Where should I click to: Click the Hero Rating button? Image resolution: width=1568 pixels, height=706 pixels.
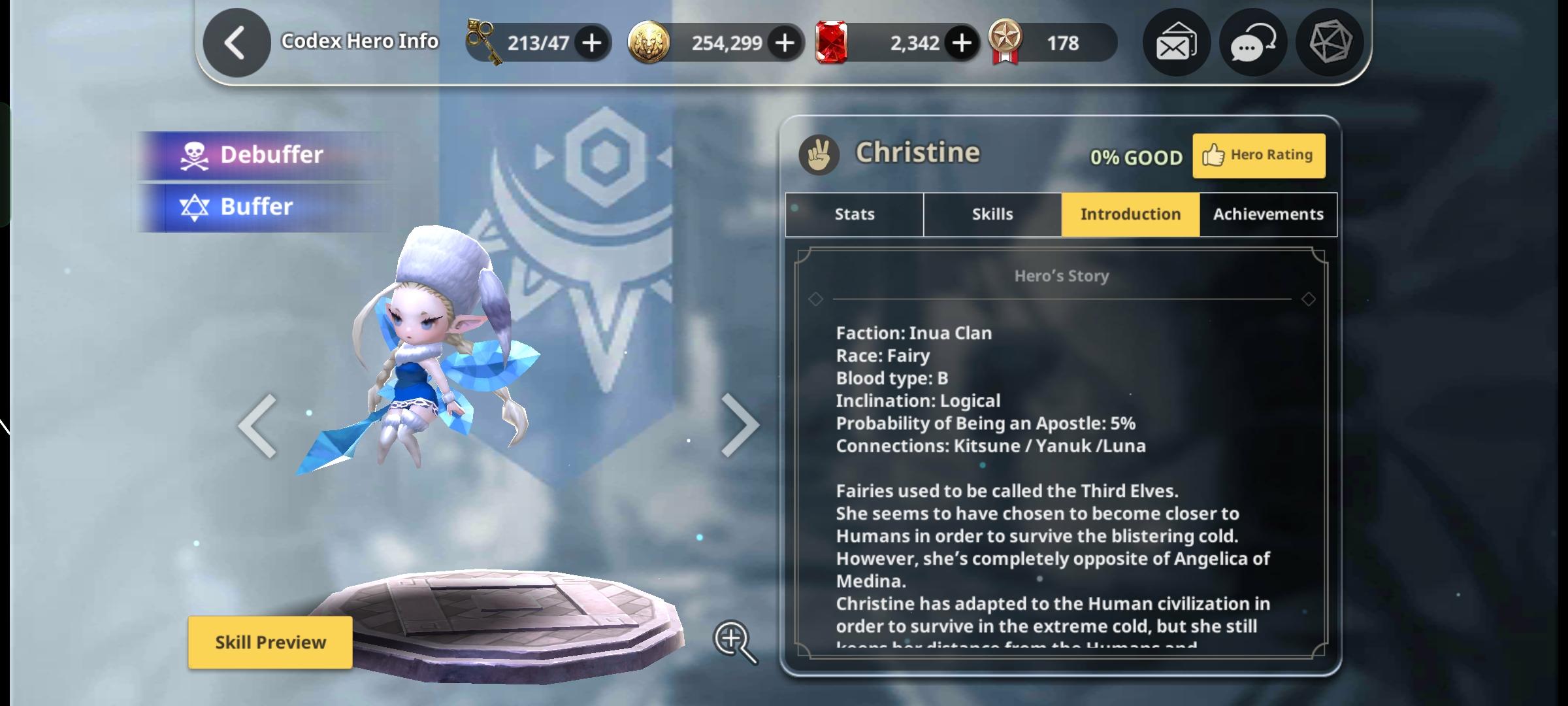(x=1259, y=155)
